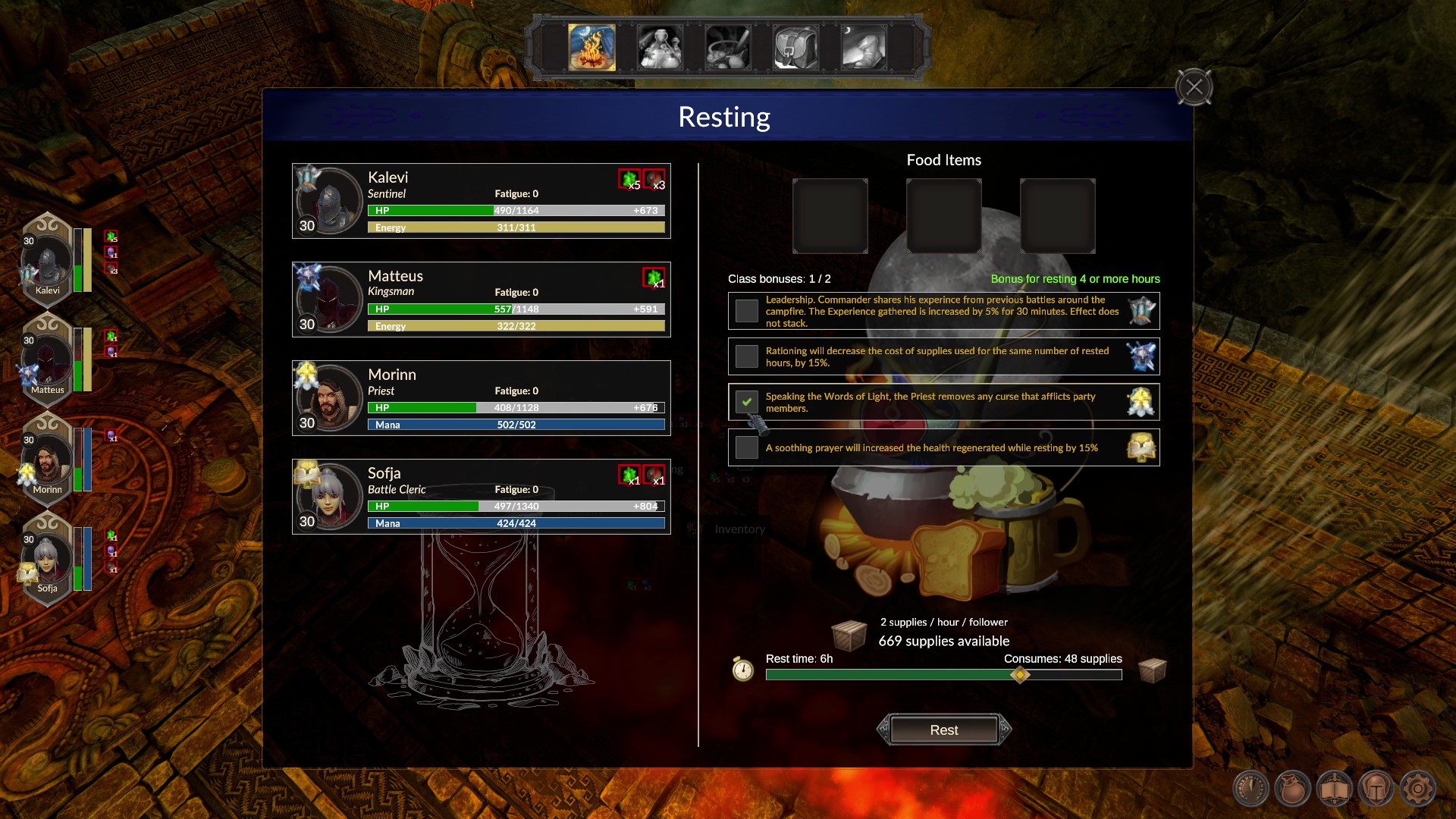Enable the soothing prayer health regeneration bonus
Viewport: 1456px width, 819px height.
pos(746,447)
